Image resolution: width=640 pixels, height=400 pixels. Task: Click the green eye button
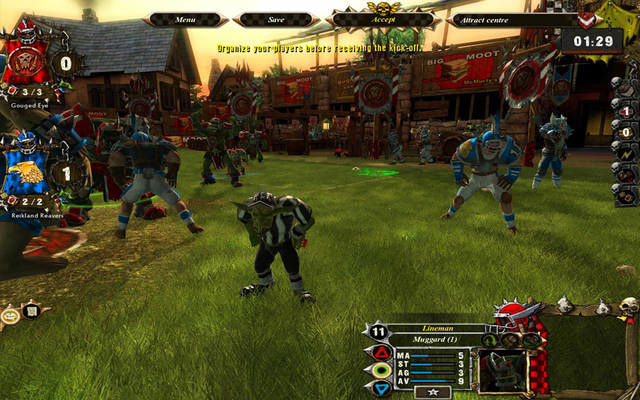tap(381, 369)
